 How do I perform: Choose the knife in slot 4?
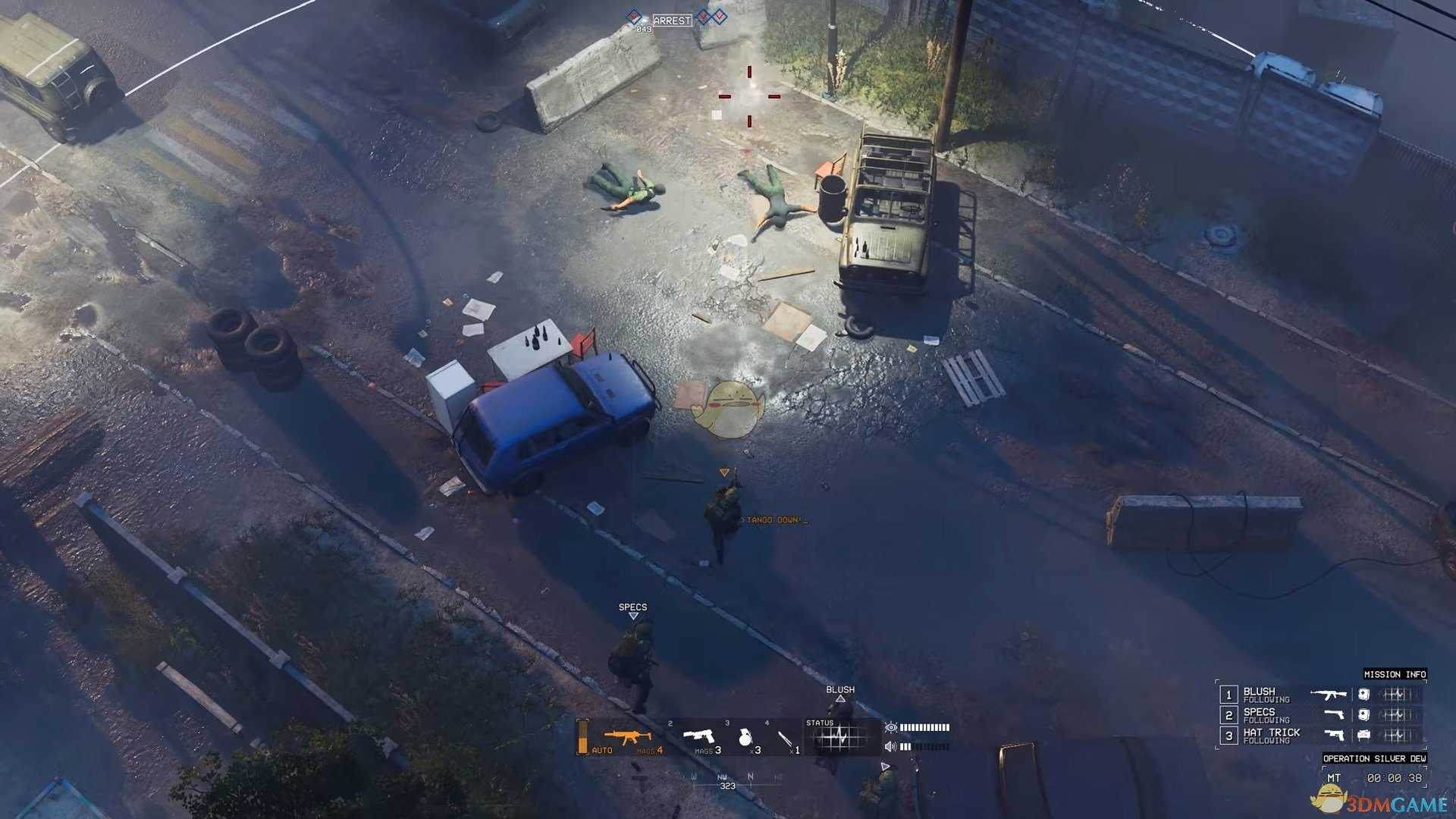coord(785,739)
